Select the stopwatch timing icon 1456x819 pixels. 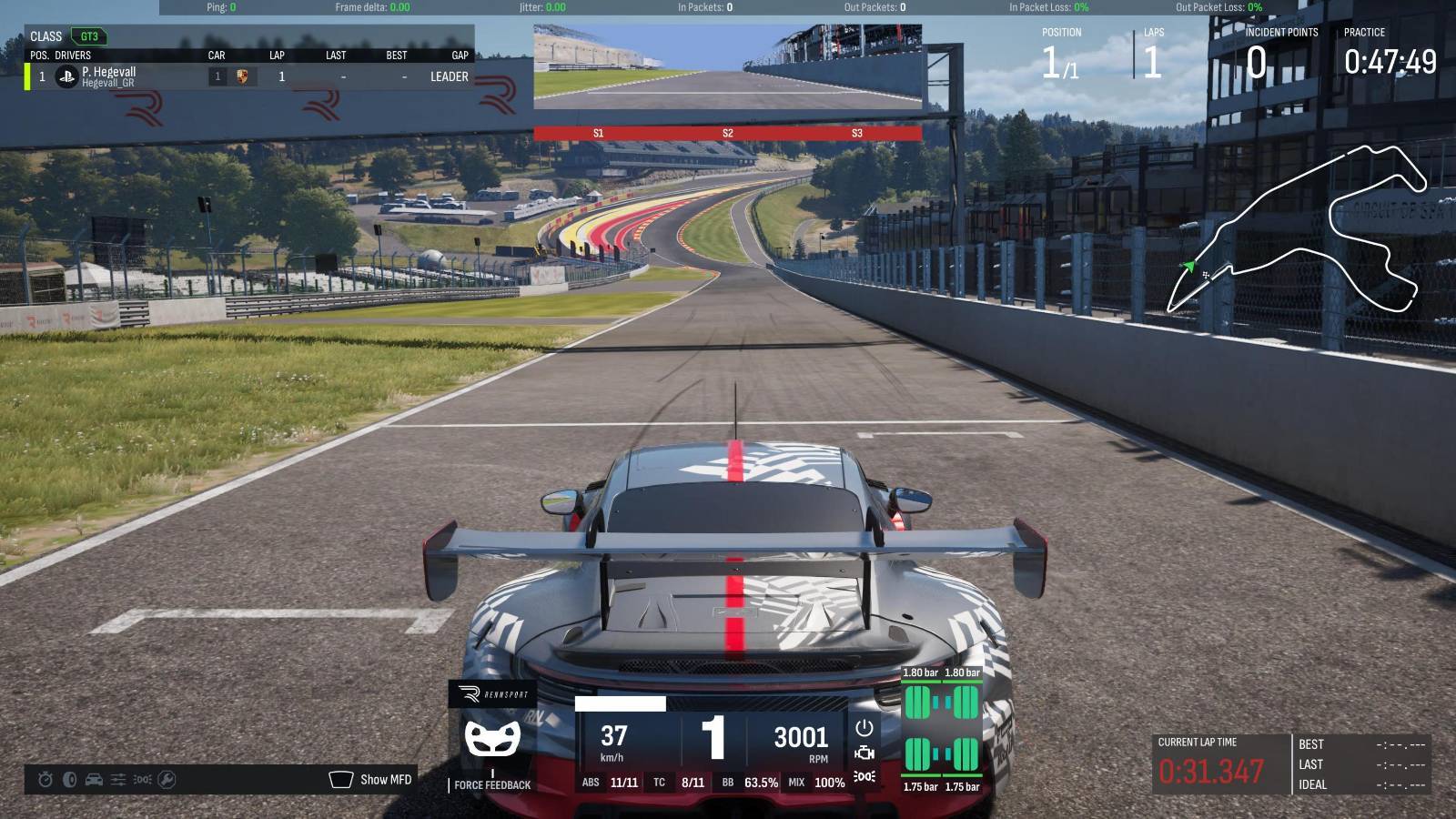click(x=45, y=779)
